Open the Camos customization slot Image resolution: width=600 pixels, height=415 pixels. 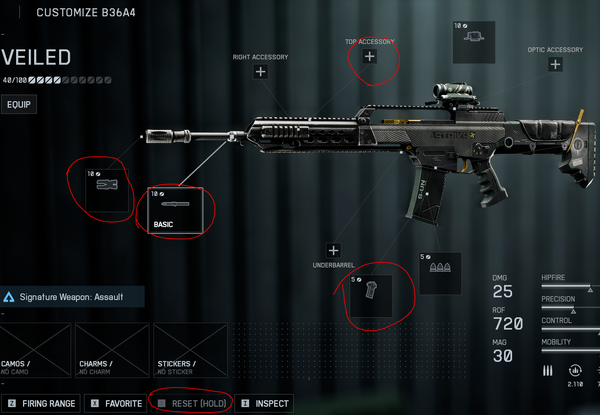(37, 350)
